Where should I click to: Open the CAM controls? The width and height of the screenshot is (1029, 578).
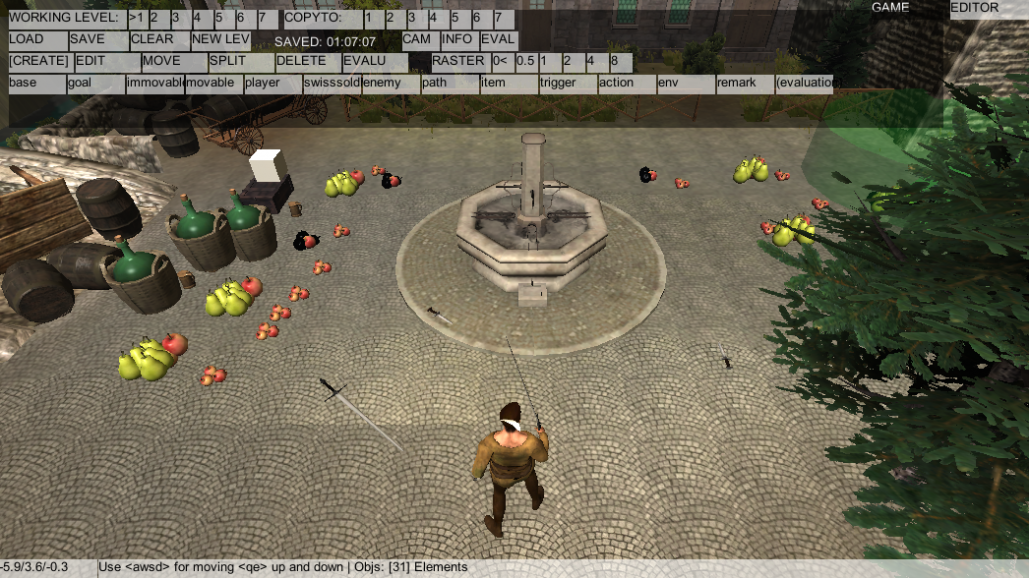coord(419,40)
